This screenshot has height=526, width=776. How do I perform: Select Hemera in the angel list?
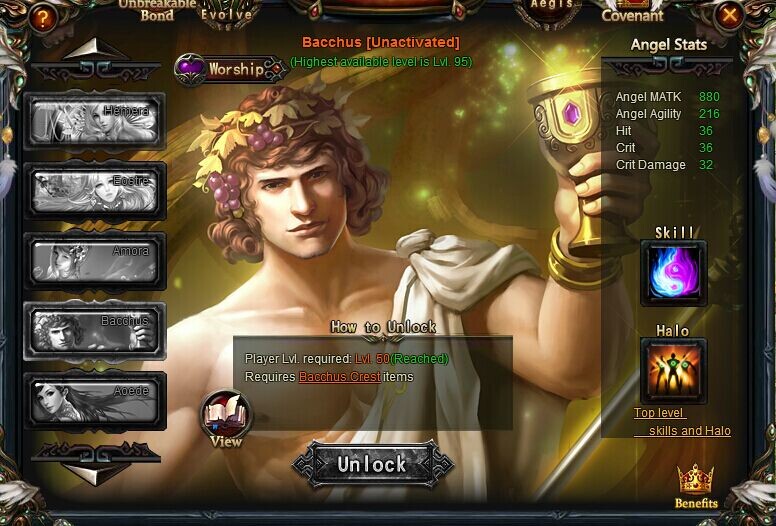[95, 121]
